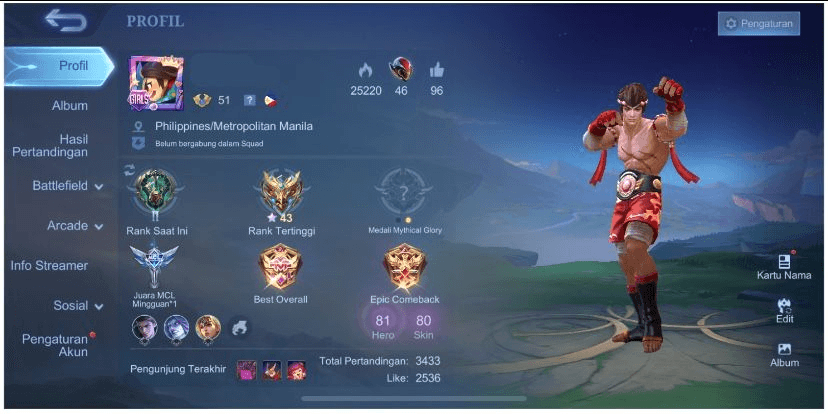Viewport: 828px width, 414px height.
Task: View Epic Comeback medal
Action: pyautogui.click(x=404, y=268)
